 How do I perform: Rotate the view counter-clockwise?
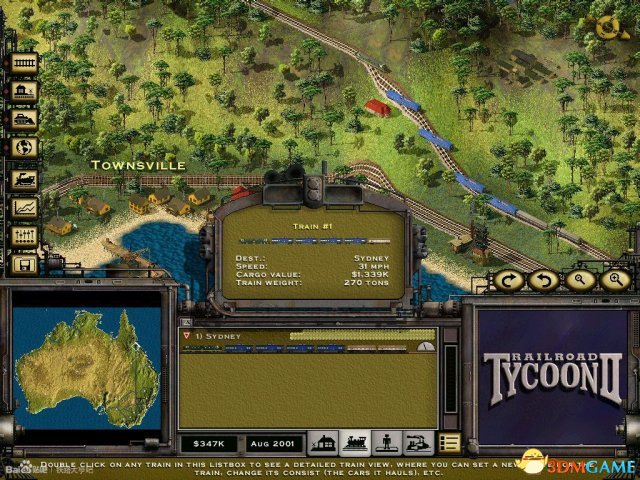tap(544, 281)
